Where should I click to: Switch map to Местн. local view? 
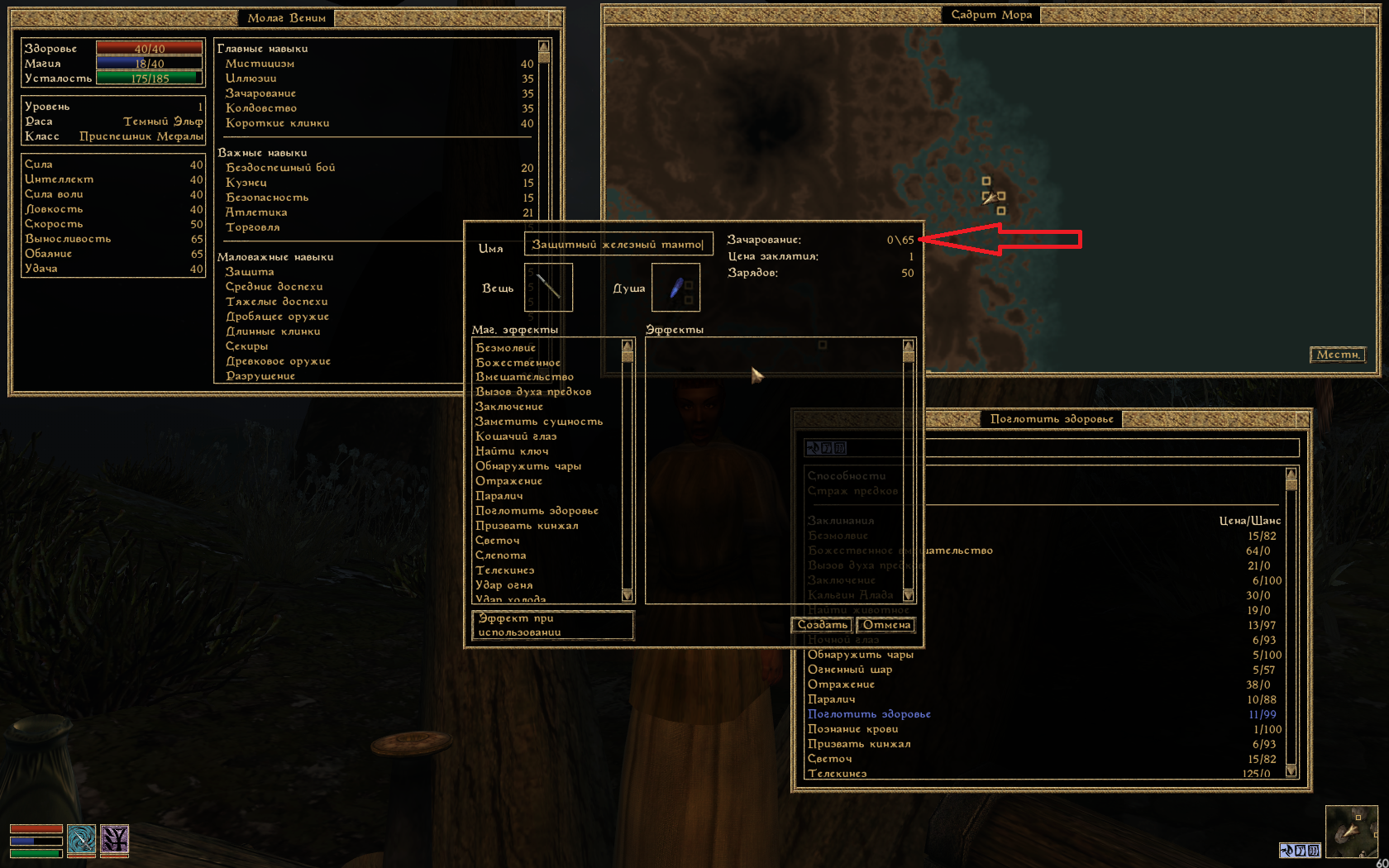click(x=1337, y=355)
